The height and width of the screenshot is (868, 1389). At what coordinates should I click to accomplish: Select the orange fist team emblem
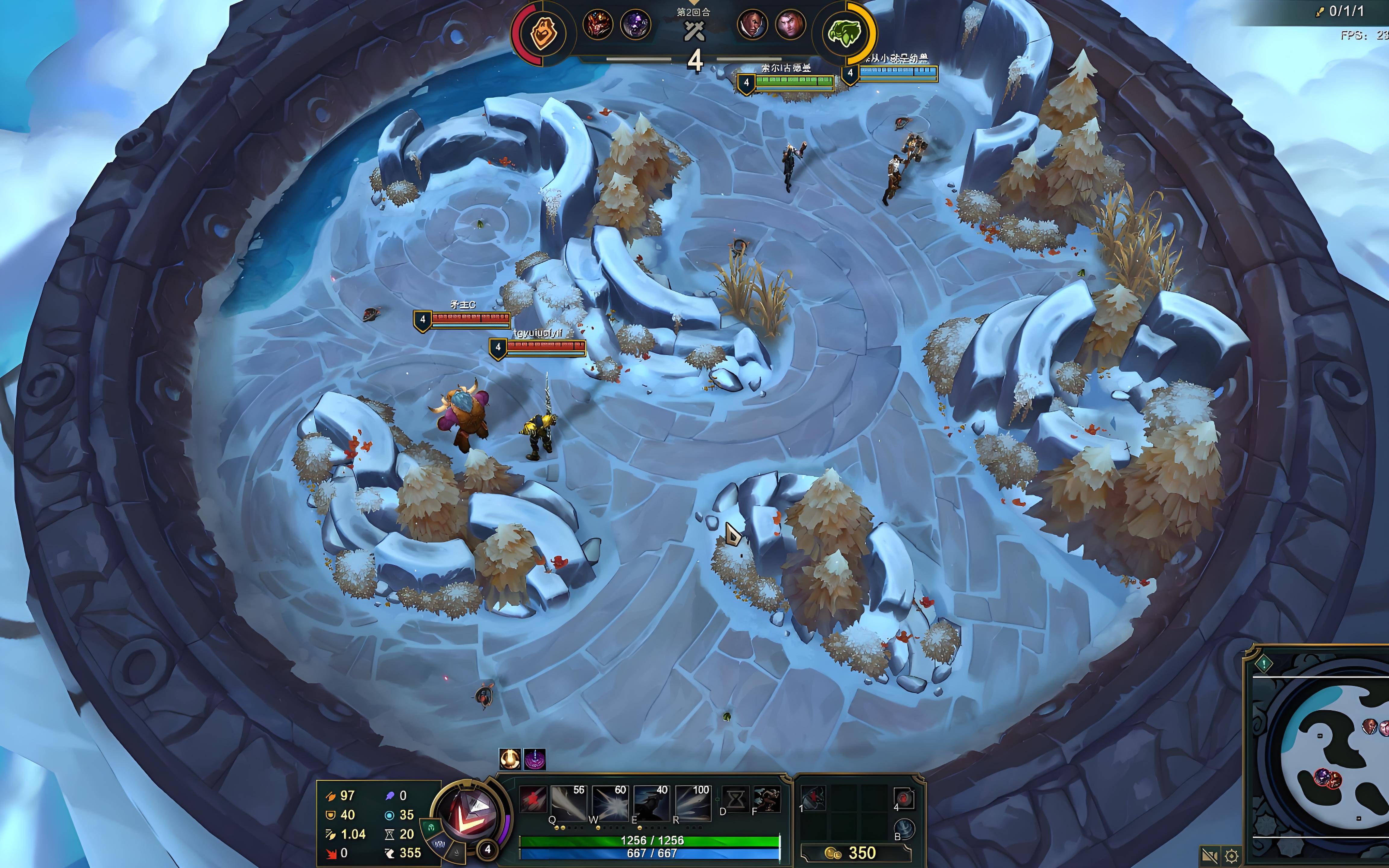542,33
